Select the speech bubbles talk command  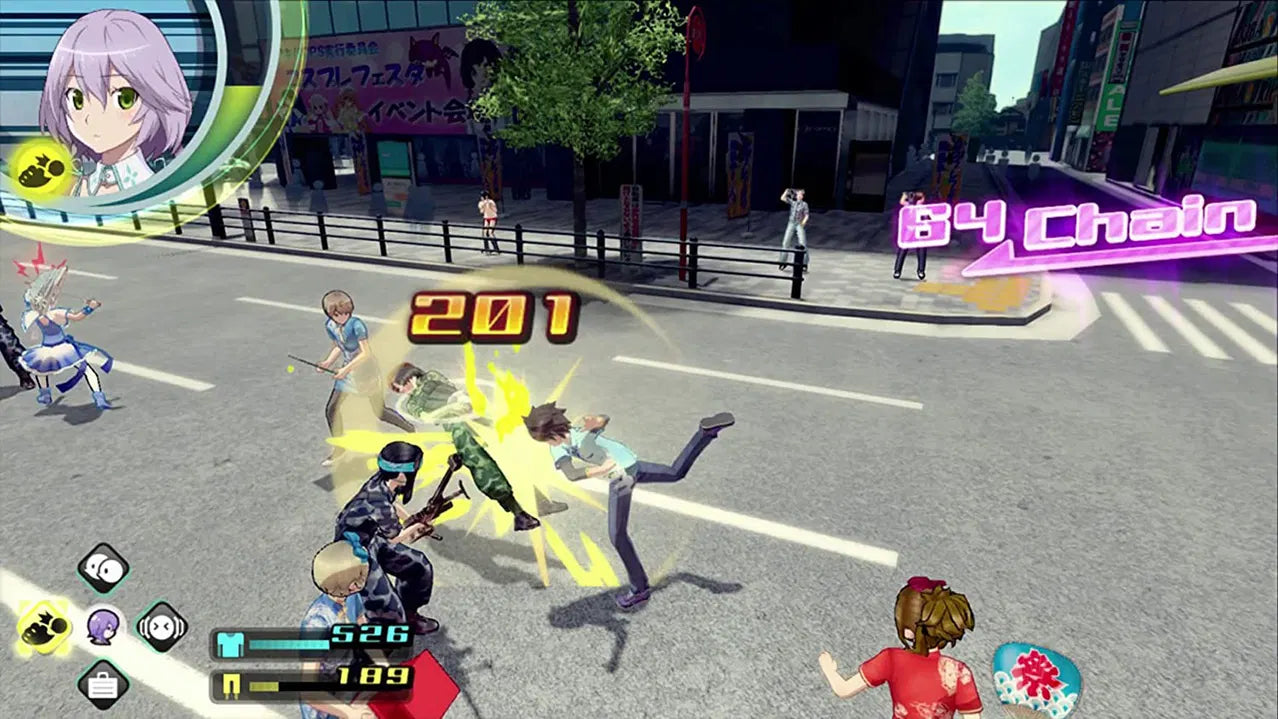pyautogui.click(x=103, y=569)
